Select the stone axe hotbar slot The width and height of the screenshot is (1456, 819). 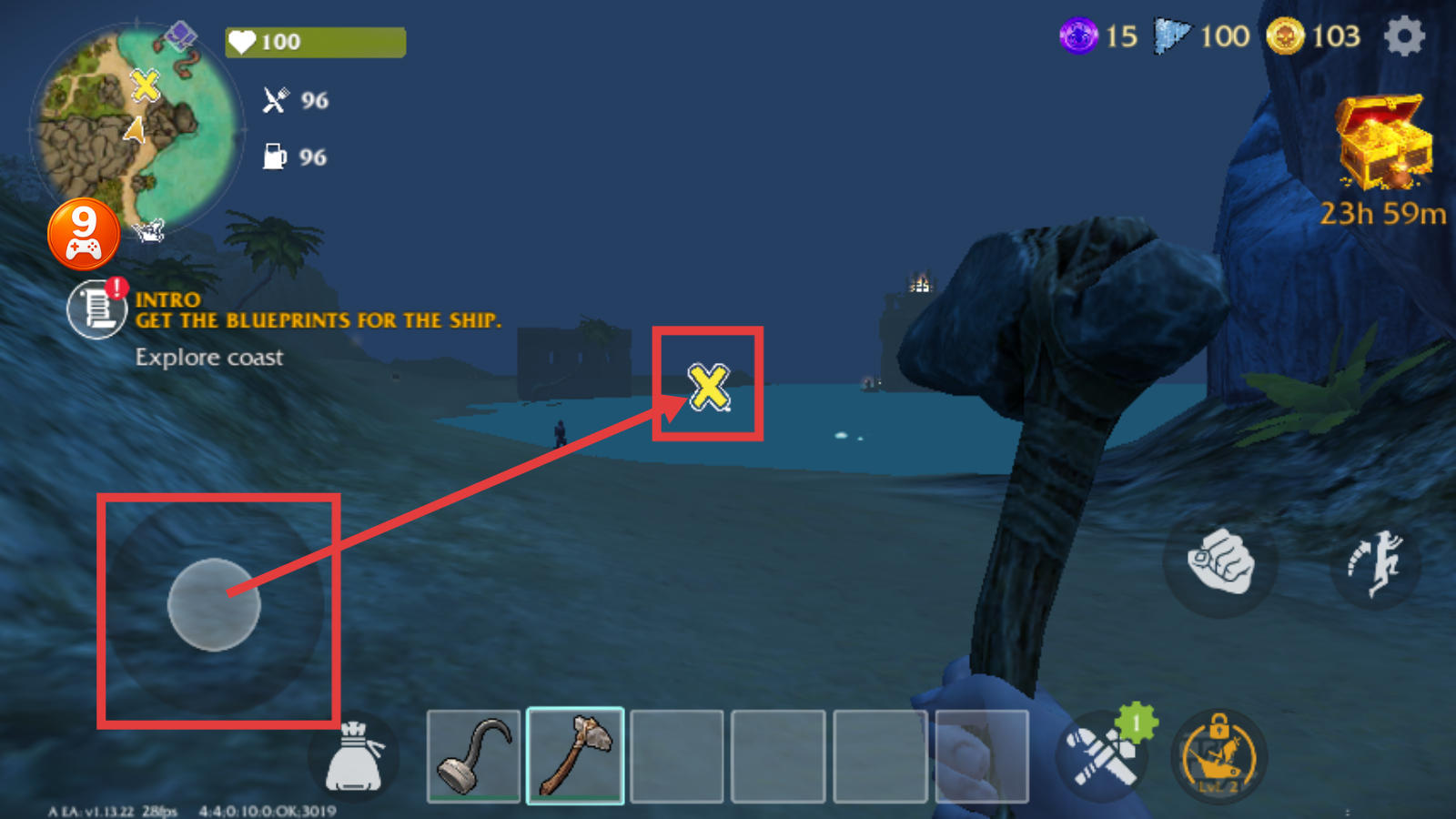575,756
